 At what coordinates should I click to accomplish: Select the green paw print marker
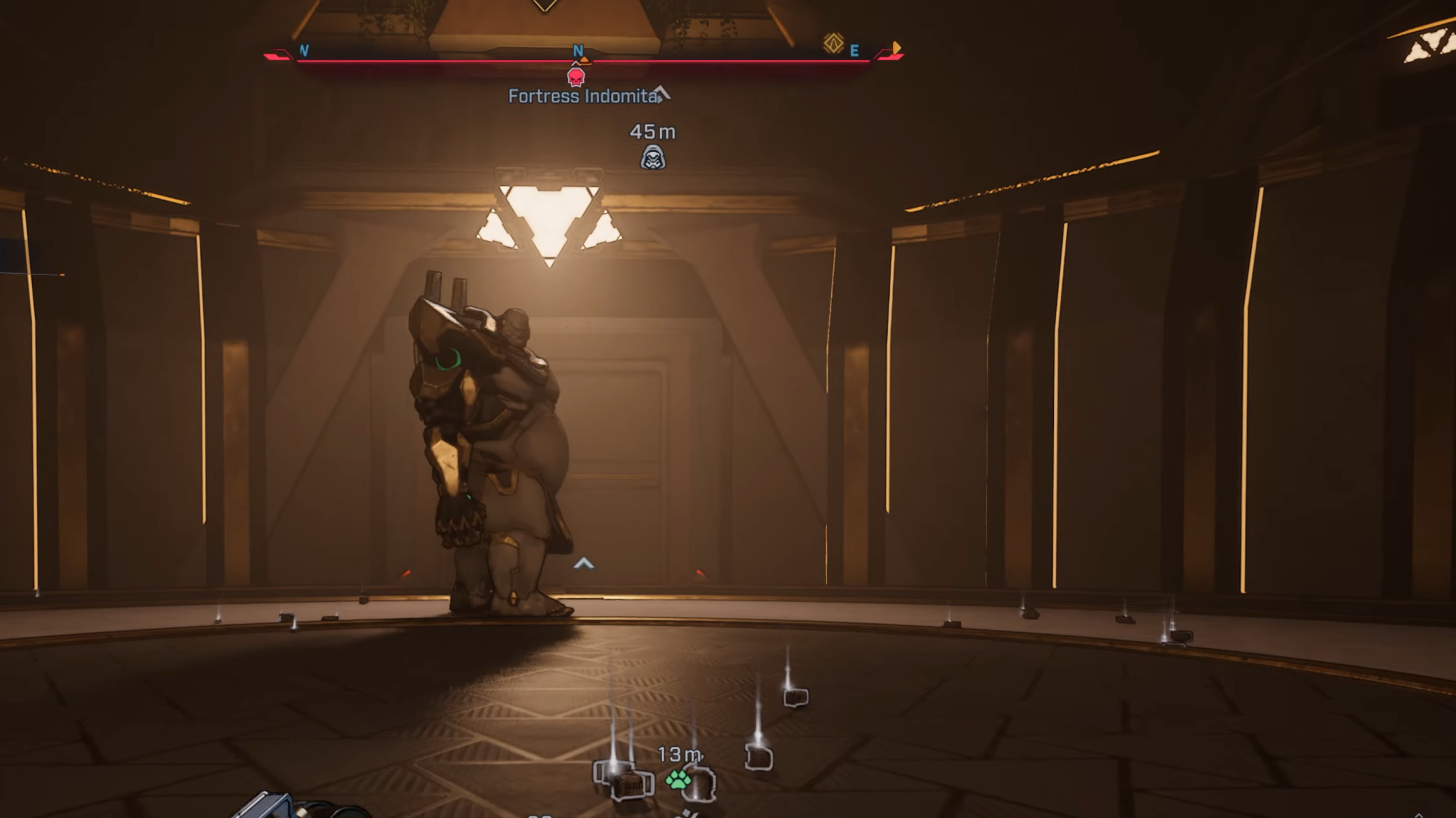point(677,779)
